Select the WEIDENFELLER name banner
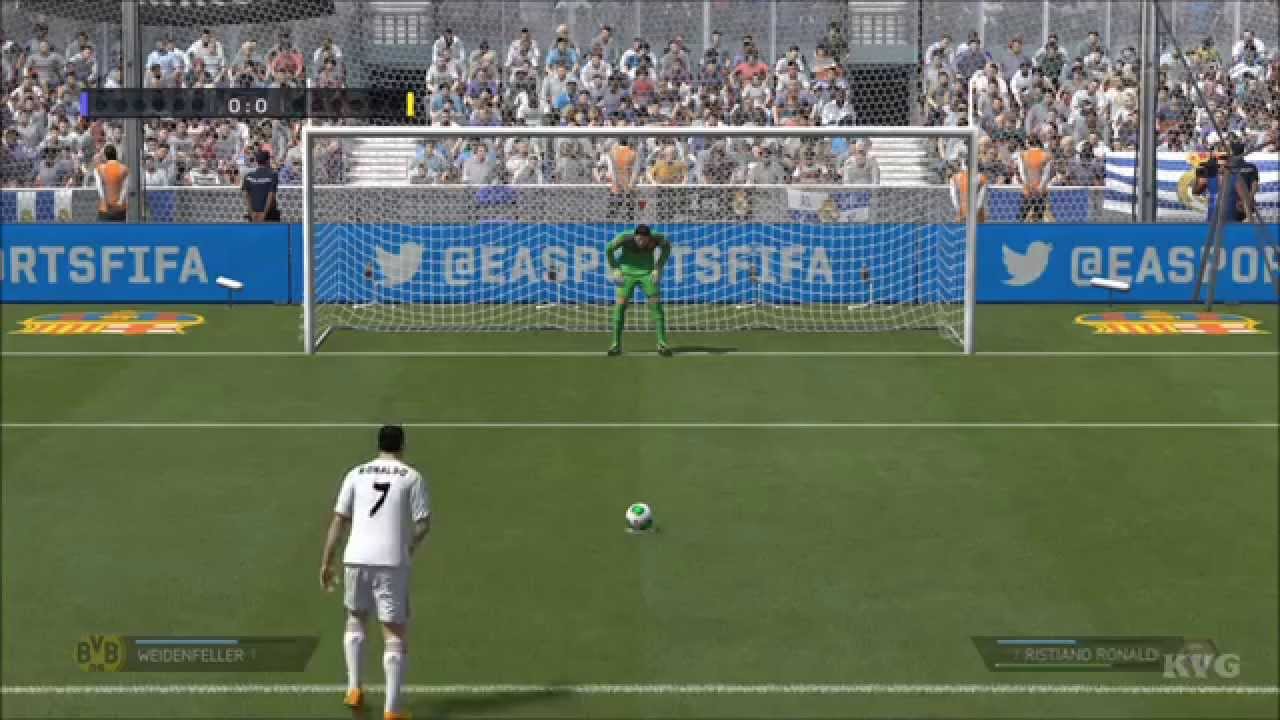Image resolution: width=1280 pixels, height=720 pixels. tap(195, 655)
